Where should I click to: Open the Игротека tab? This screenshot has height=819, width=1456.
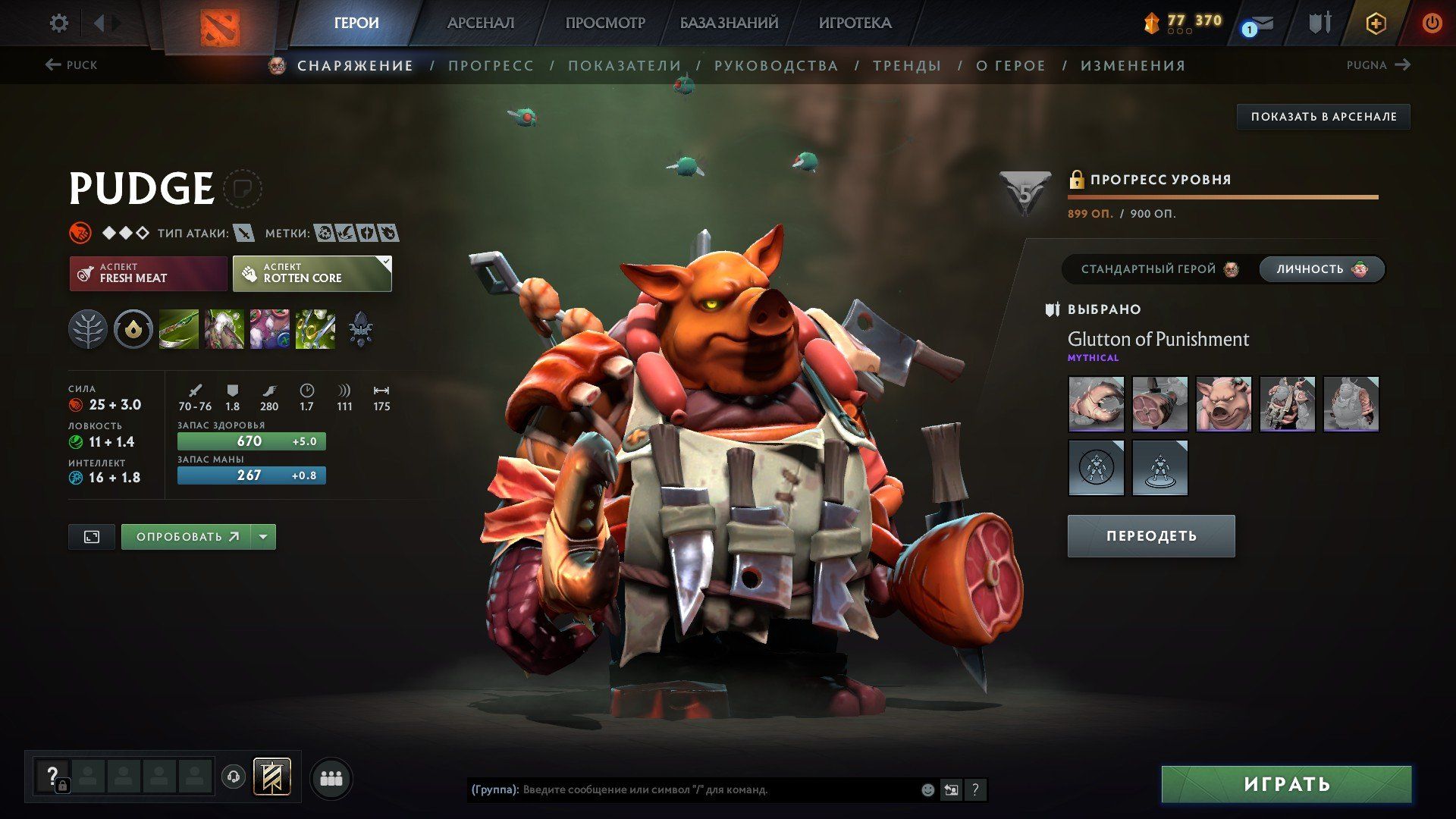855,24
